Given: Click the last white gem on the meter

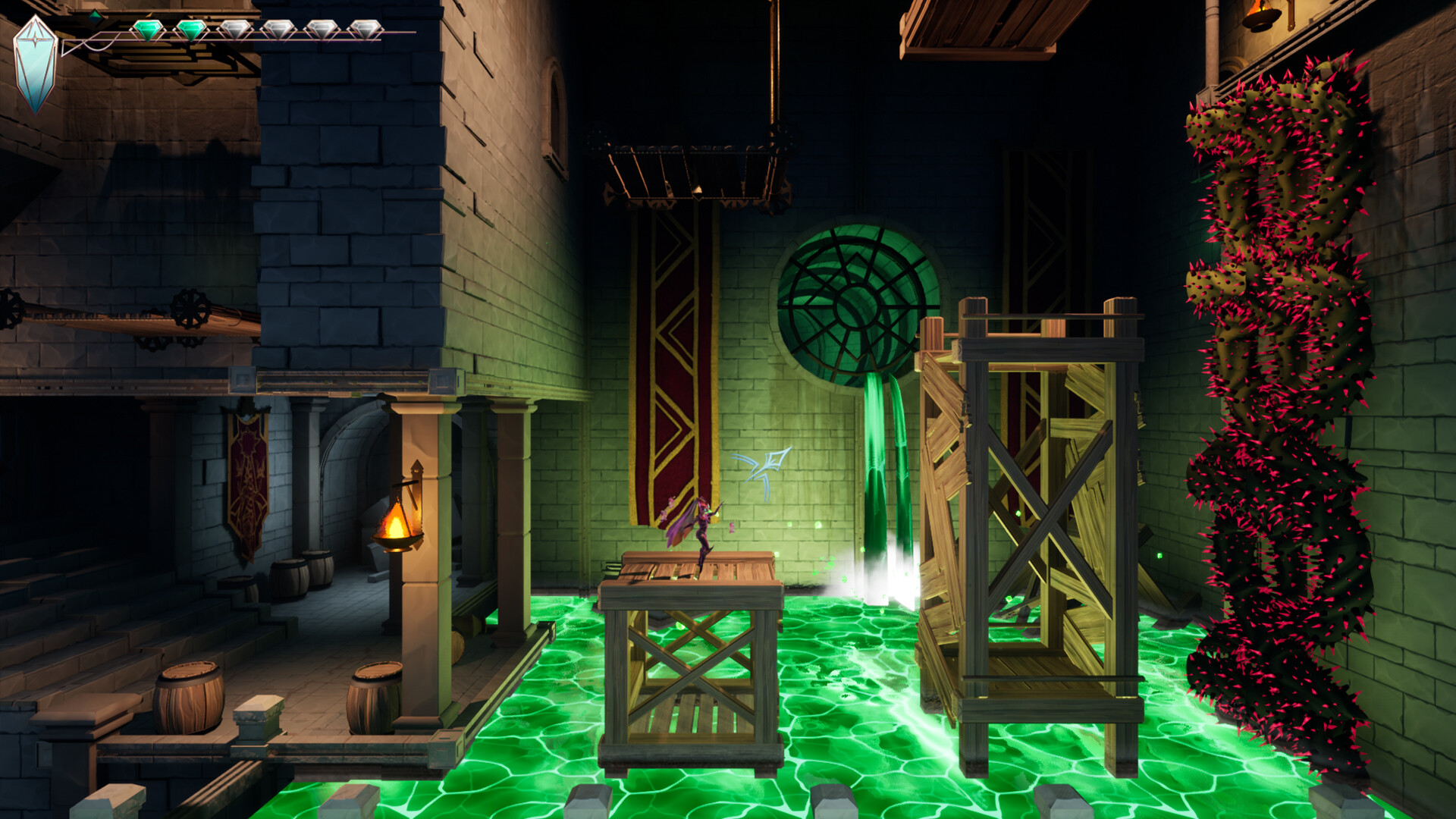Looking at the screenshot, I should point(364,29).
